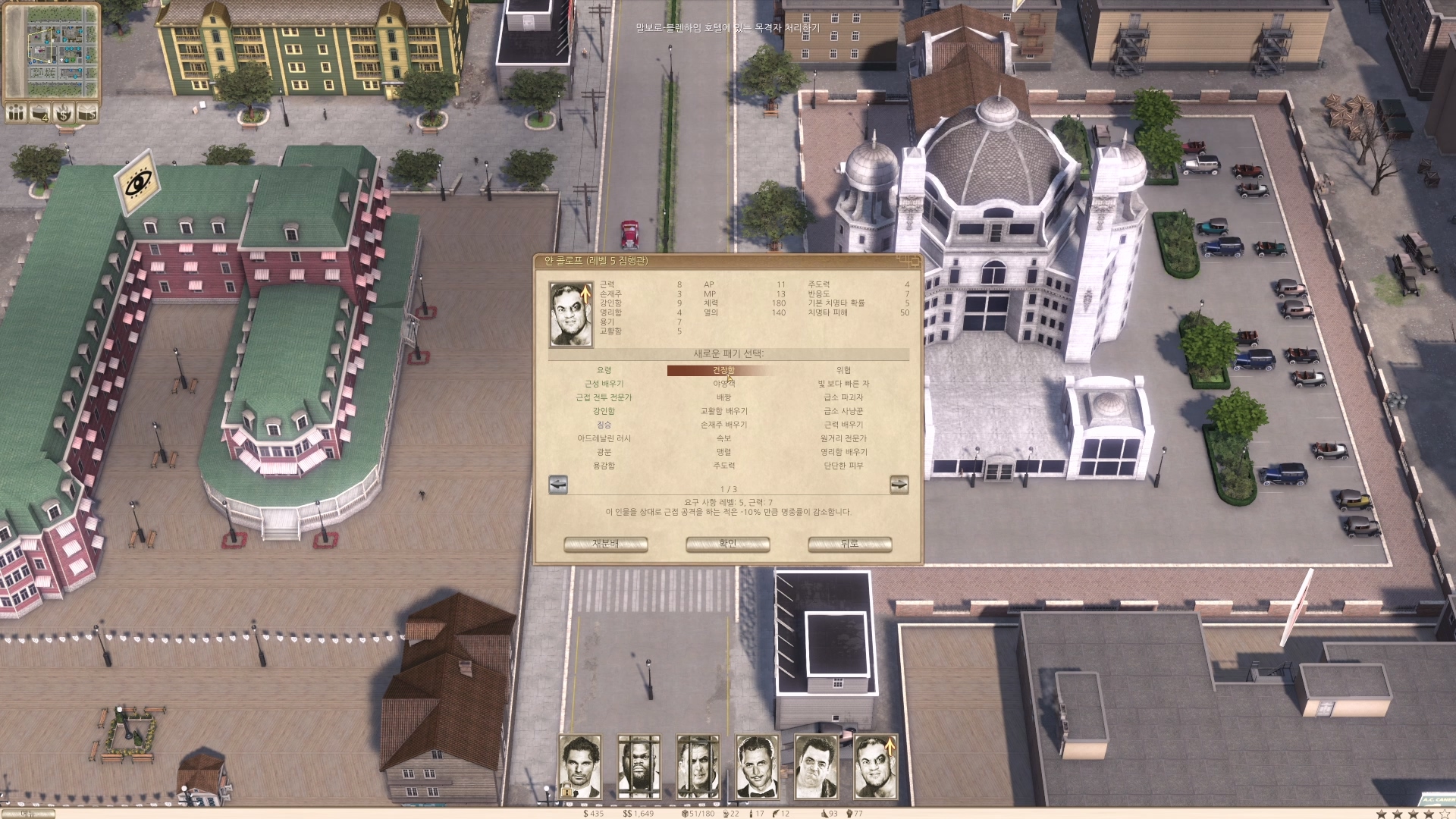
Task: Confirm the perk choice with 확인
Action: click(x=727, y=544)
